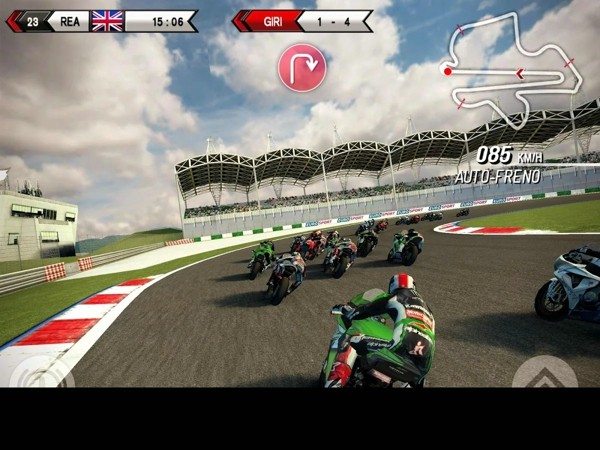Tap the accelerate up-arrow button
The width and height of the screenshot is (600, 450).
point(544,374)
